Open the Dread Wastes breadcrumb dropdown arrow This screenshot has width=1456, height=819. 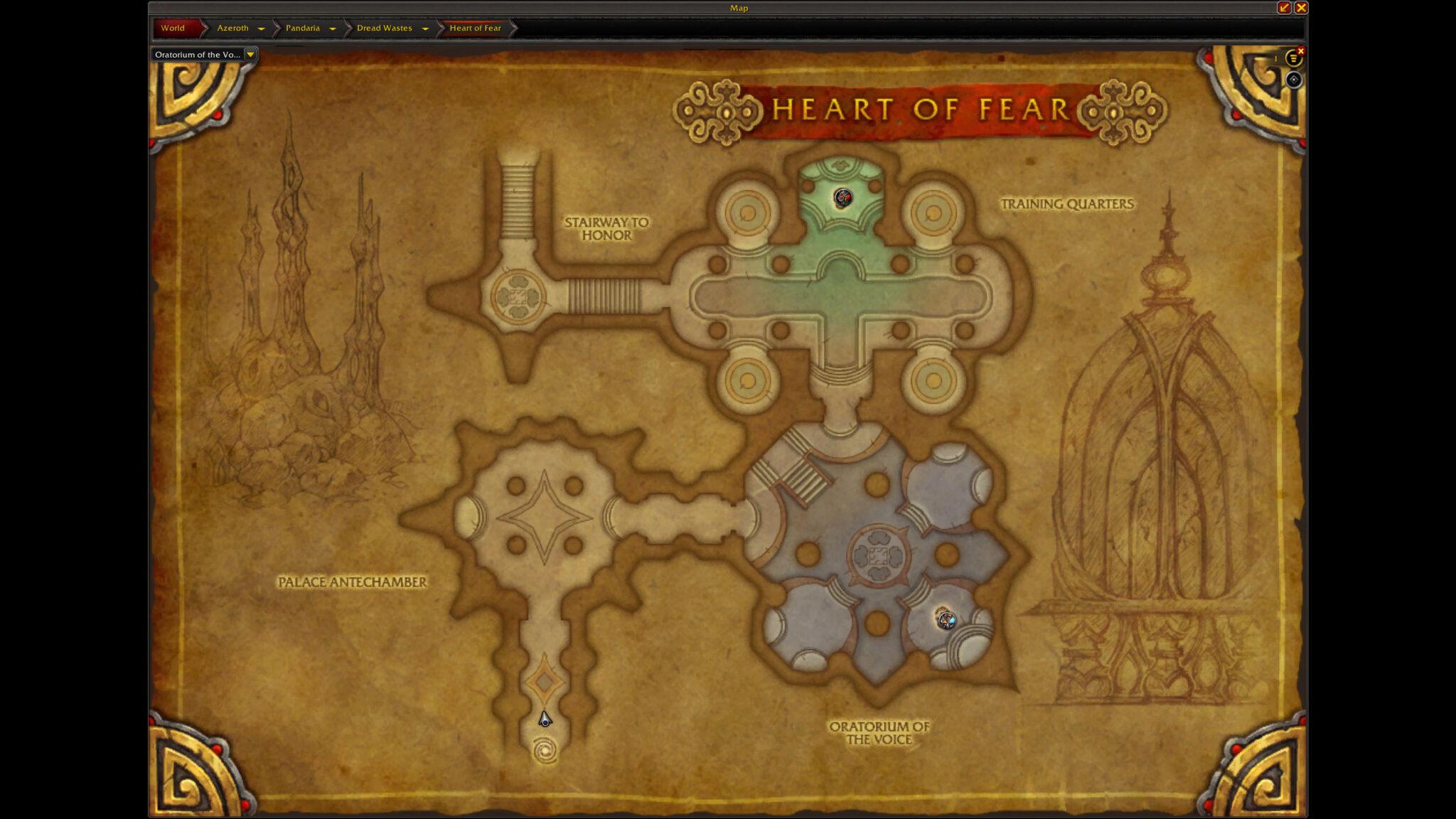[424, 28]
